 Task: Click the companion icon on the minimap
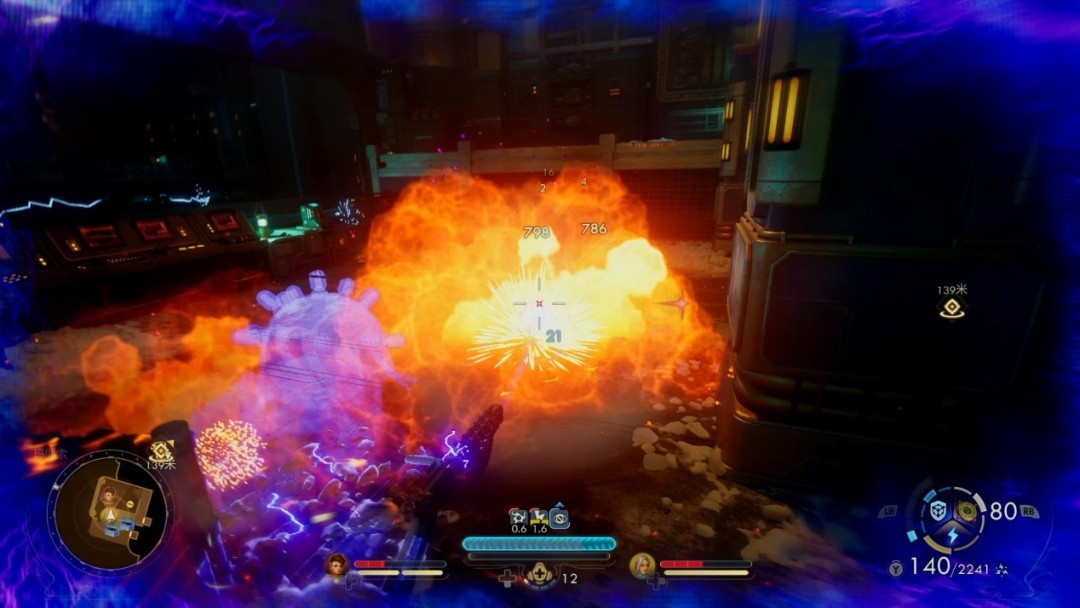(106, 494)
